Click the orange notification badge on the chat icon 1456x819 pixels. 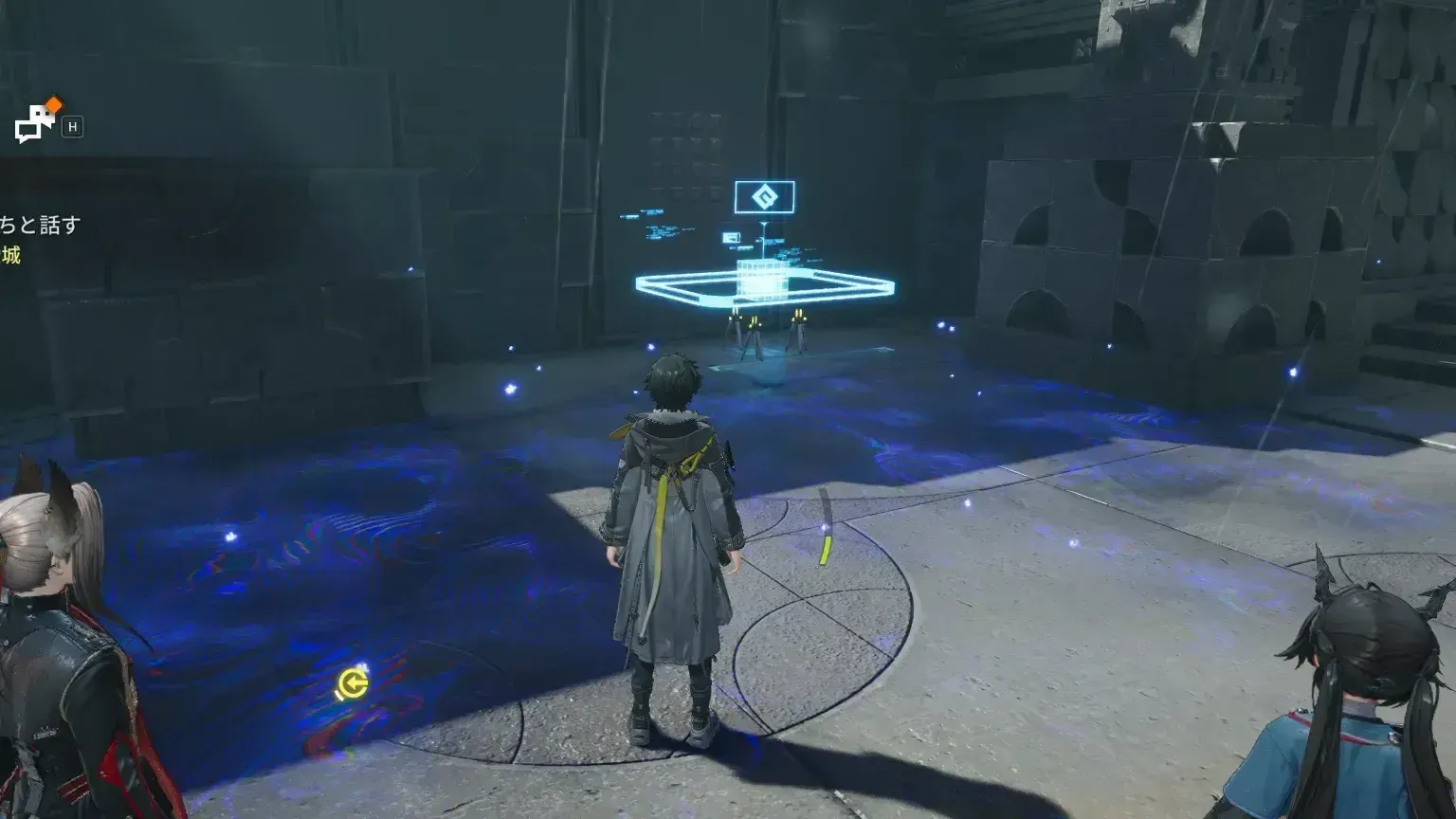[52, 105]
